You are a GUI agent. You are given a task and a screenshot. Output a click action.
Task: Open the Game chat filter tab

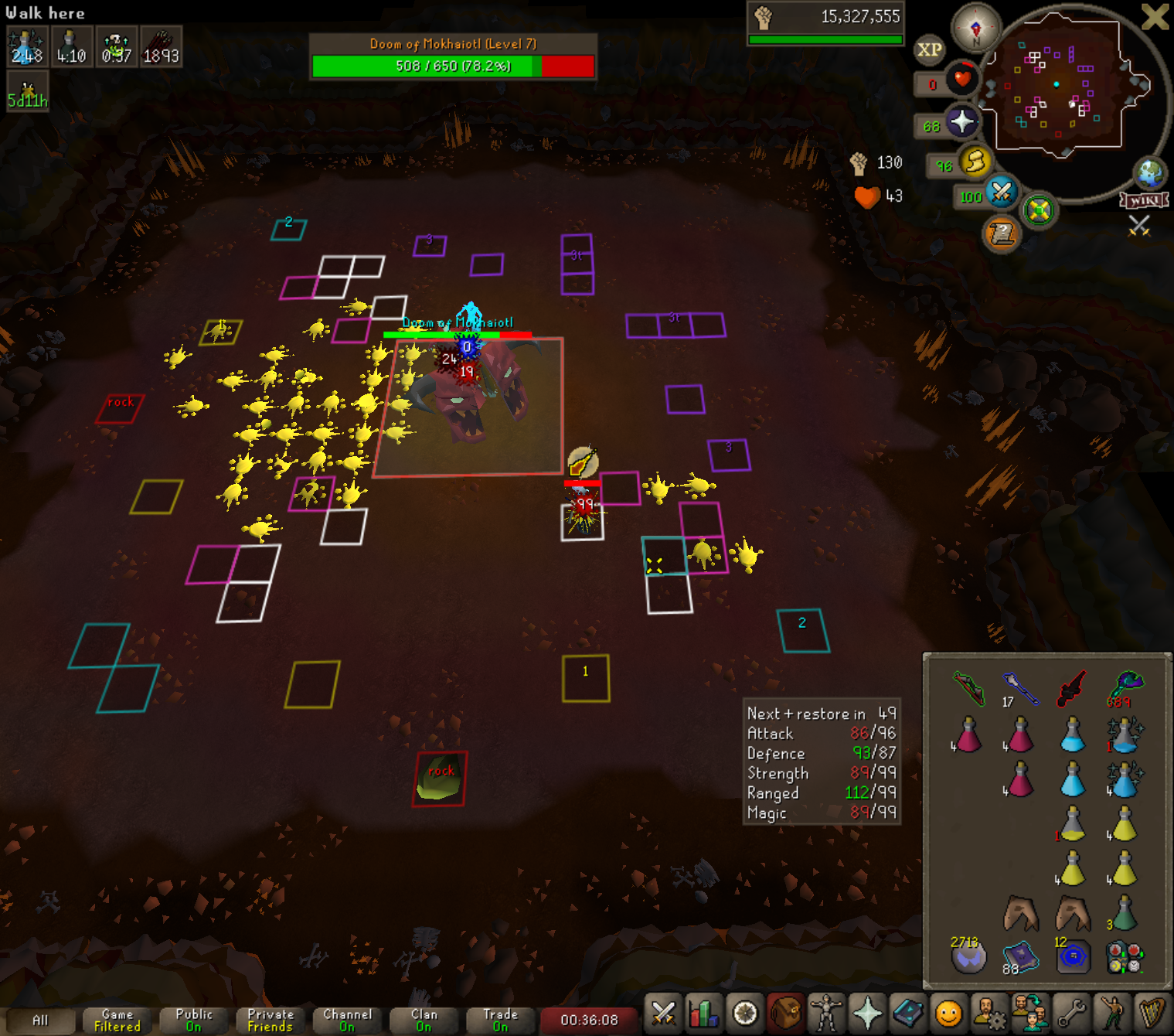click(x=117, y=1020)
